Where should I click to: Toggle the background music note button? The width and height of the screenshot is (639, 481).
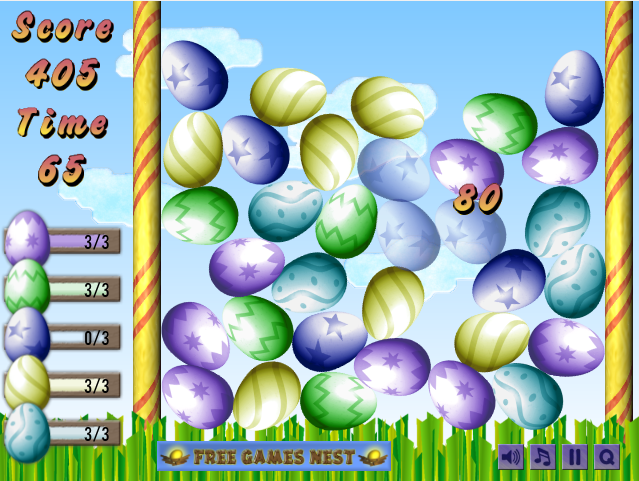(x=543, y=457)
